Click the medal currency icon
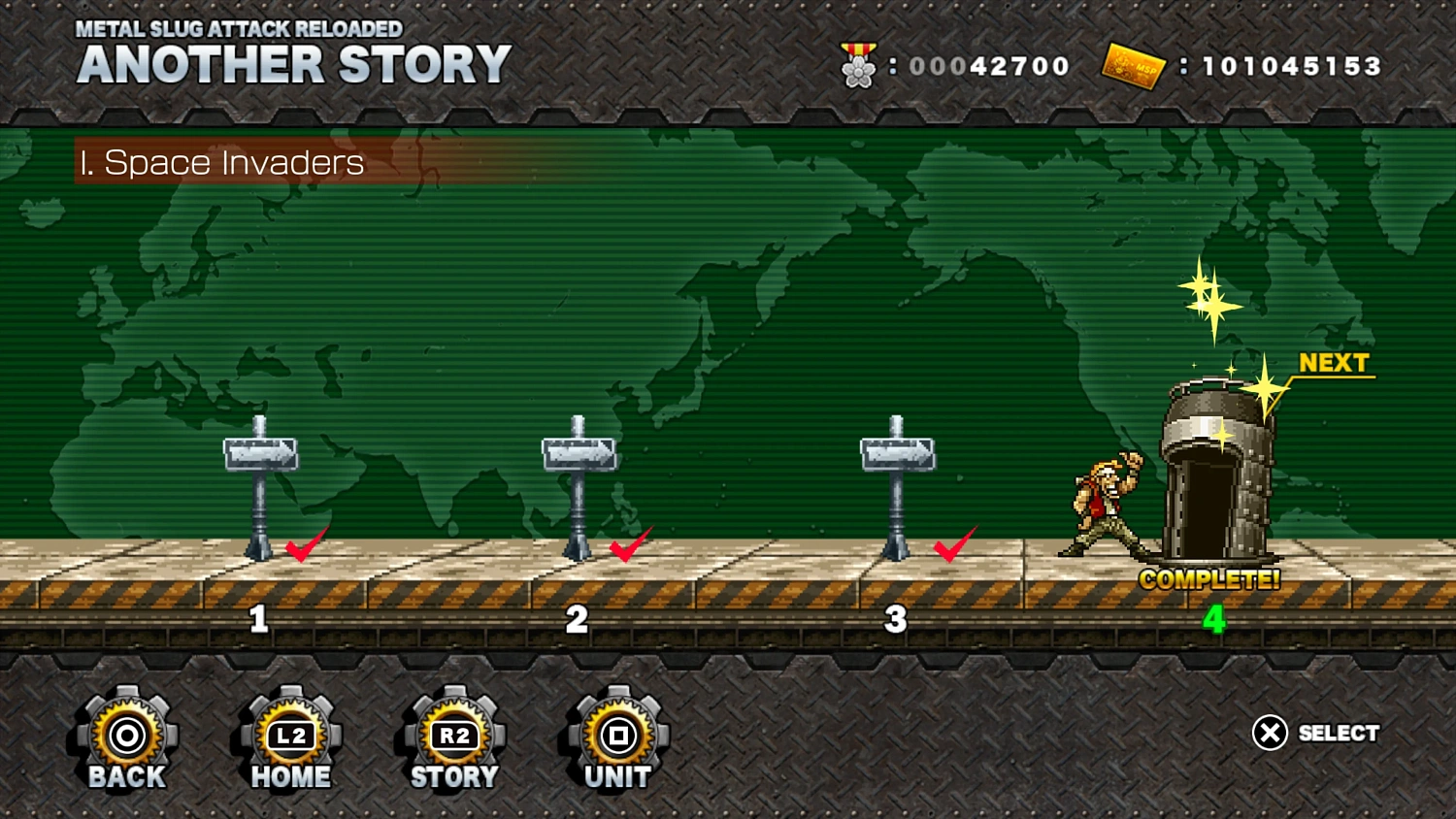The height and width of the screenshot is (819, 1456). 858,66
